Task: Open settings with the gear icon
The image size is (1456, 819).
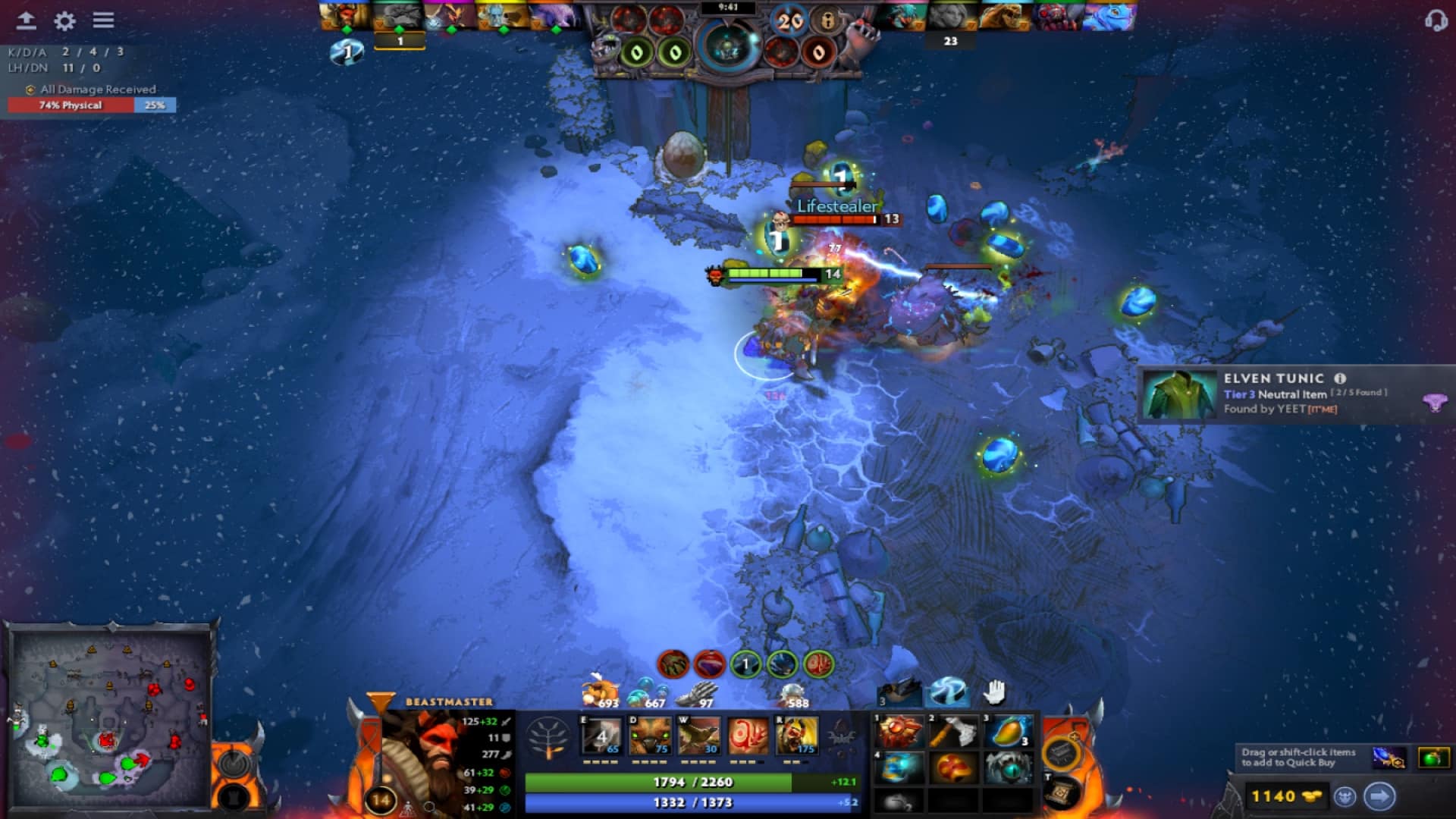Action: (x=64, y=20)
